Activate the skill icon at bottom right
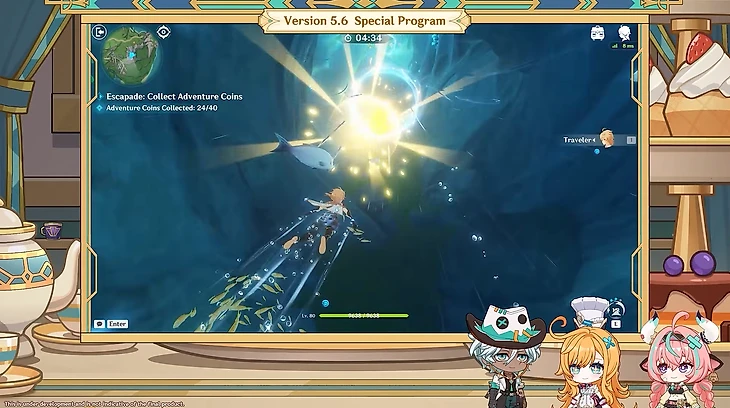This screenshot has height=408, width=730. click(617, 309)
